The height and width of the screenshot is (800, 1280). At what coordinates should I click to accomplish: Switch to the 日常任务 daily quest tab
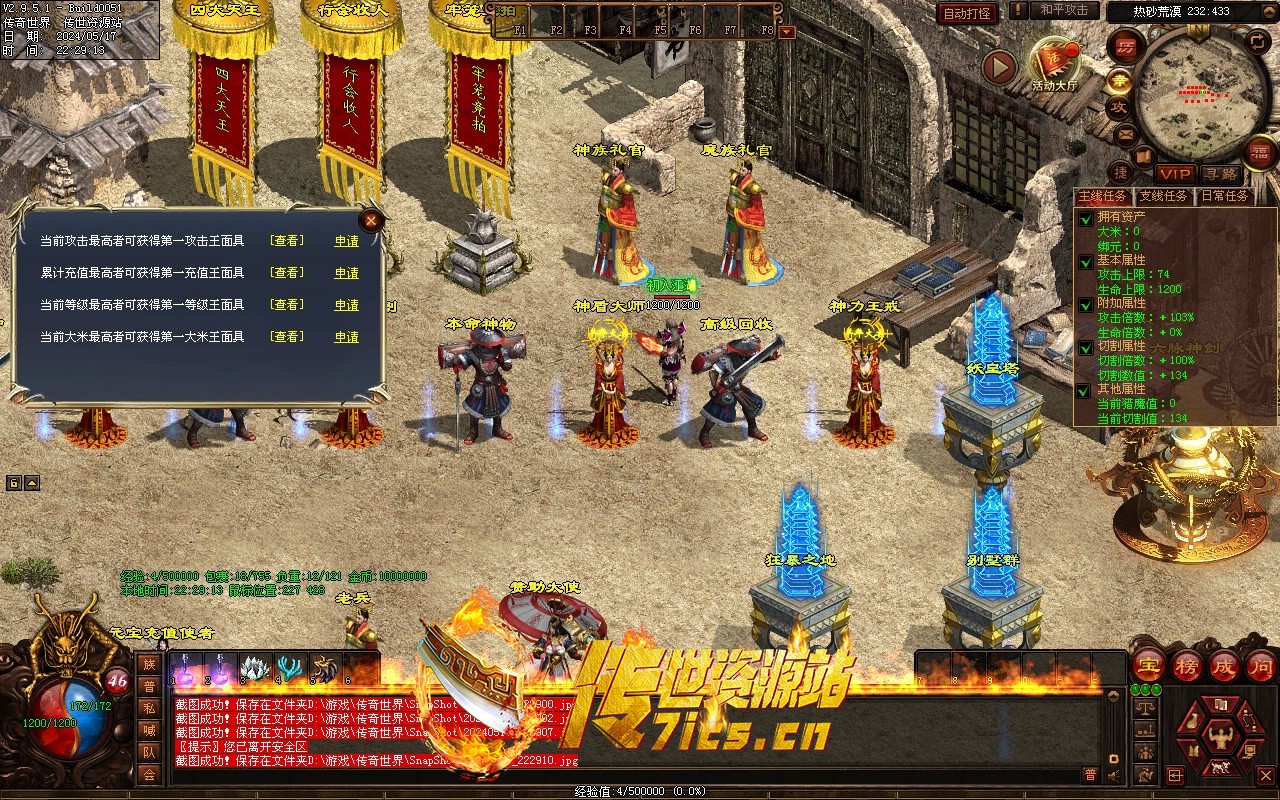click(1224, 196)
